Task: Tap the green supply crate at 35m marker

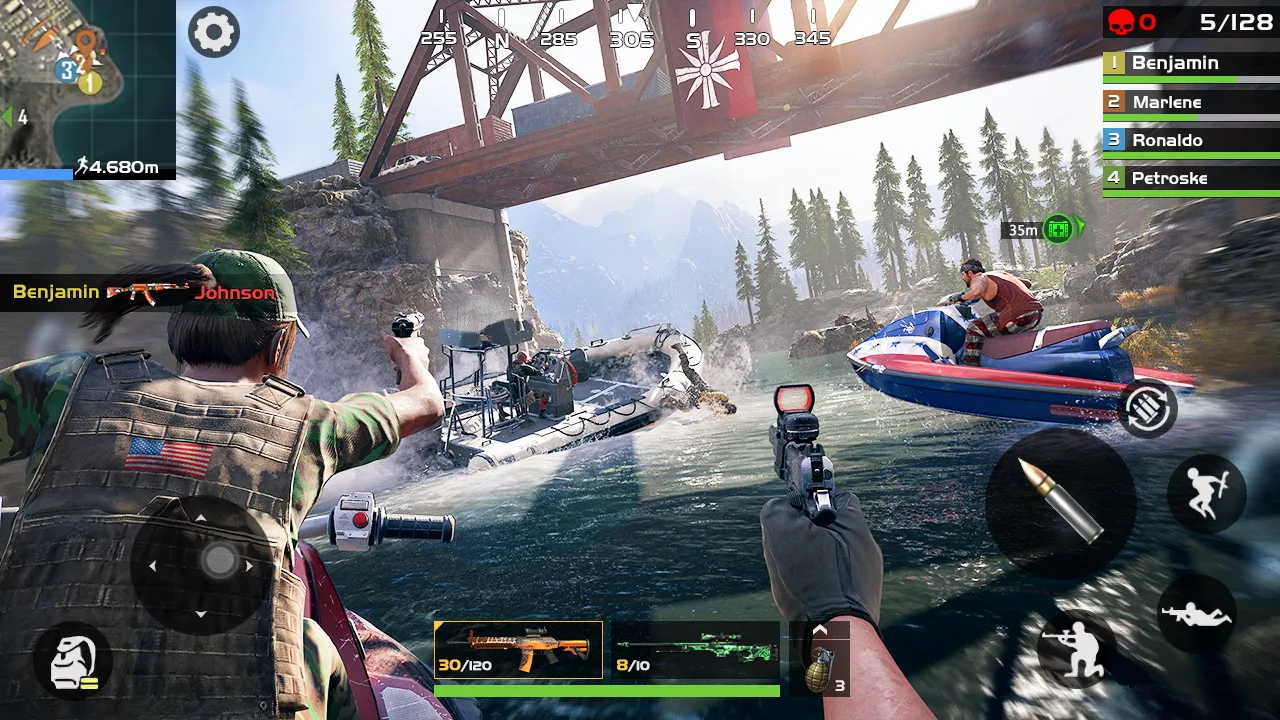Action: (x=1055, y=228)
